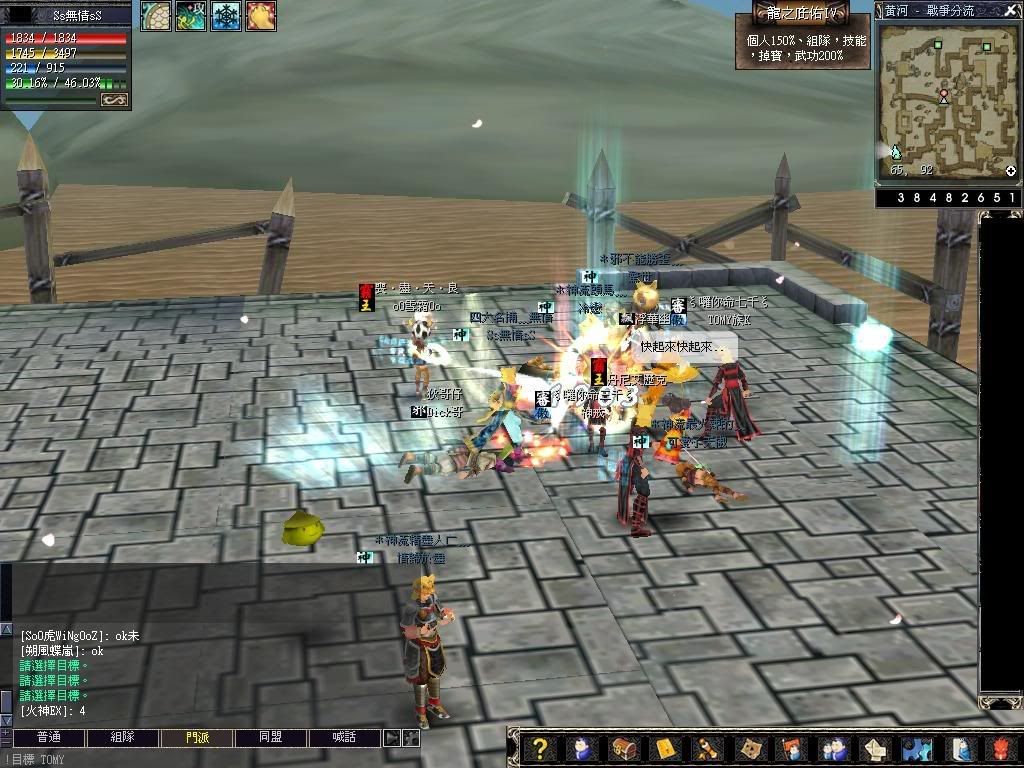Open the two-person party icon

coord(834,749)
